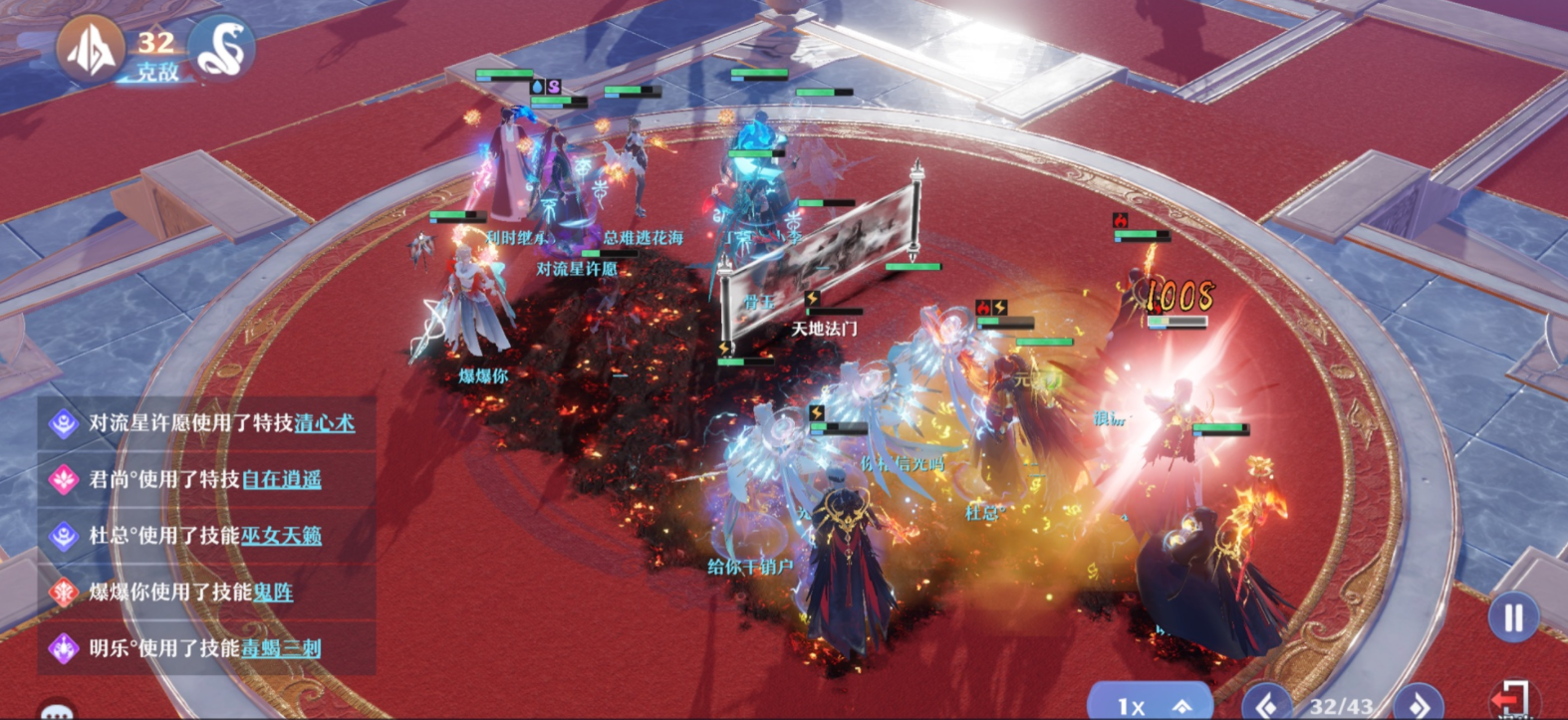Select the orange mountain faction icon
The height and width of the screenshot is (720, 1568).
pos(90,48)
